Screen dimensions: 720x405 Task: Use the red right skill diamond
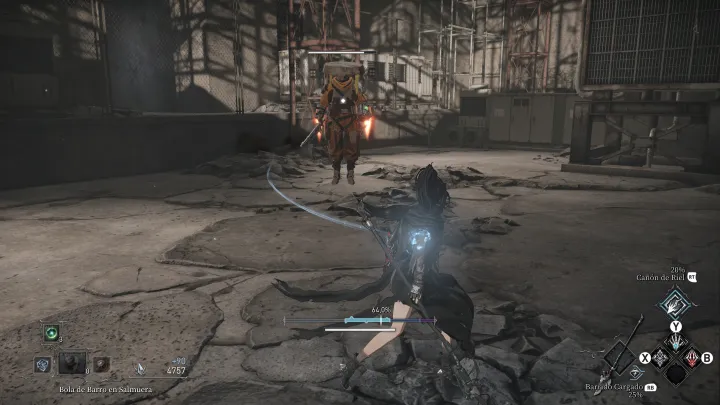(691, 357)
